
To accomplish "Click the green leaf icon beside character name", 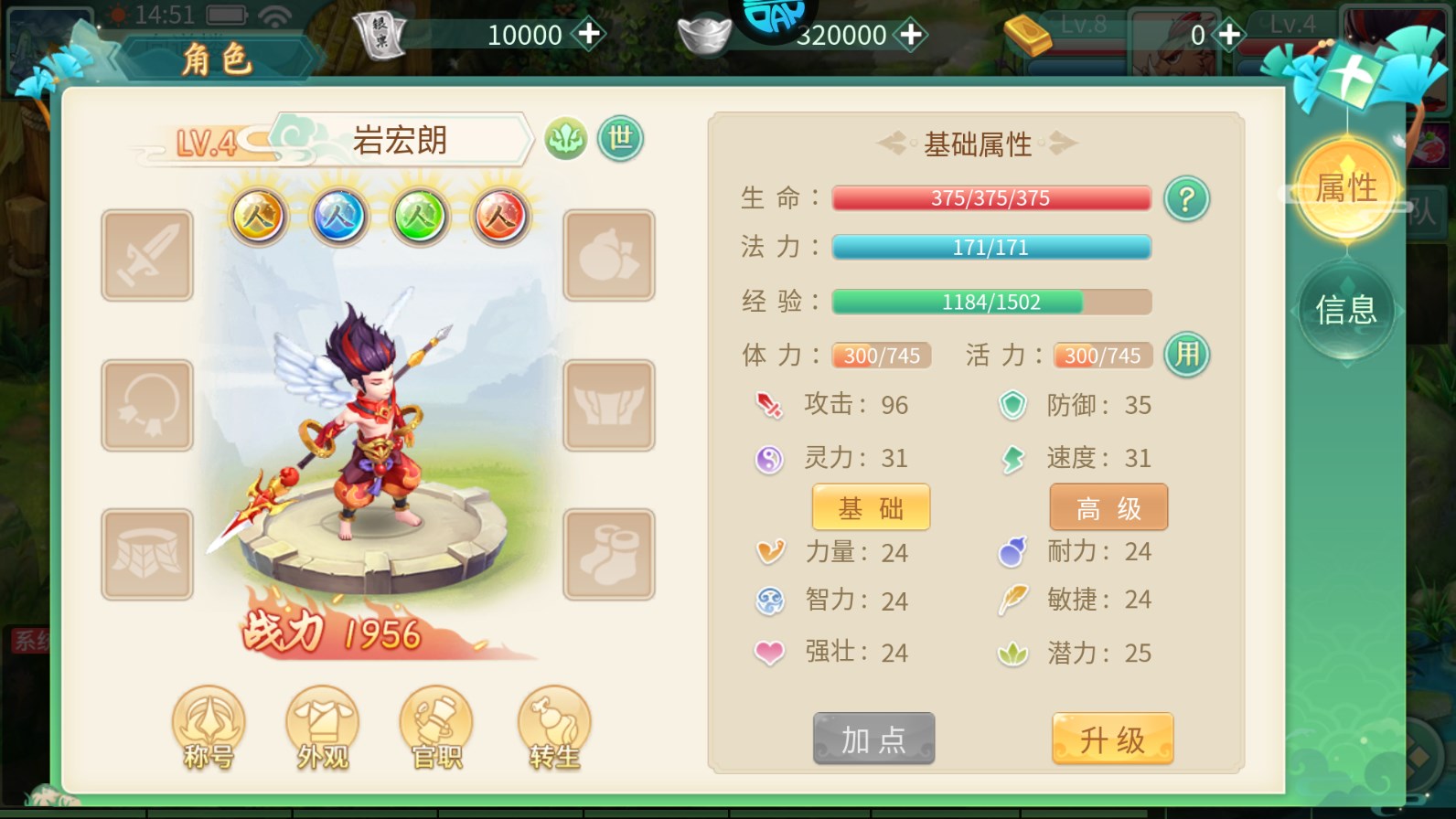I will (566, 139).
